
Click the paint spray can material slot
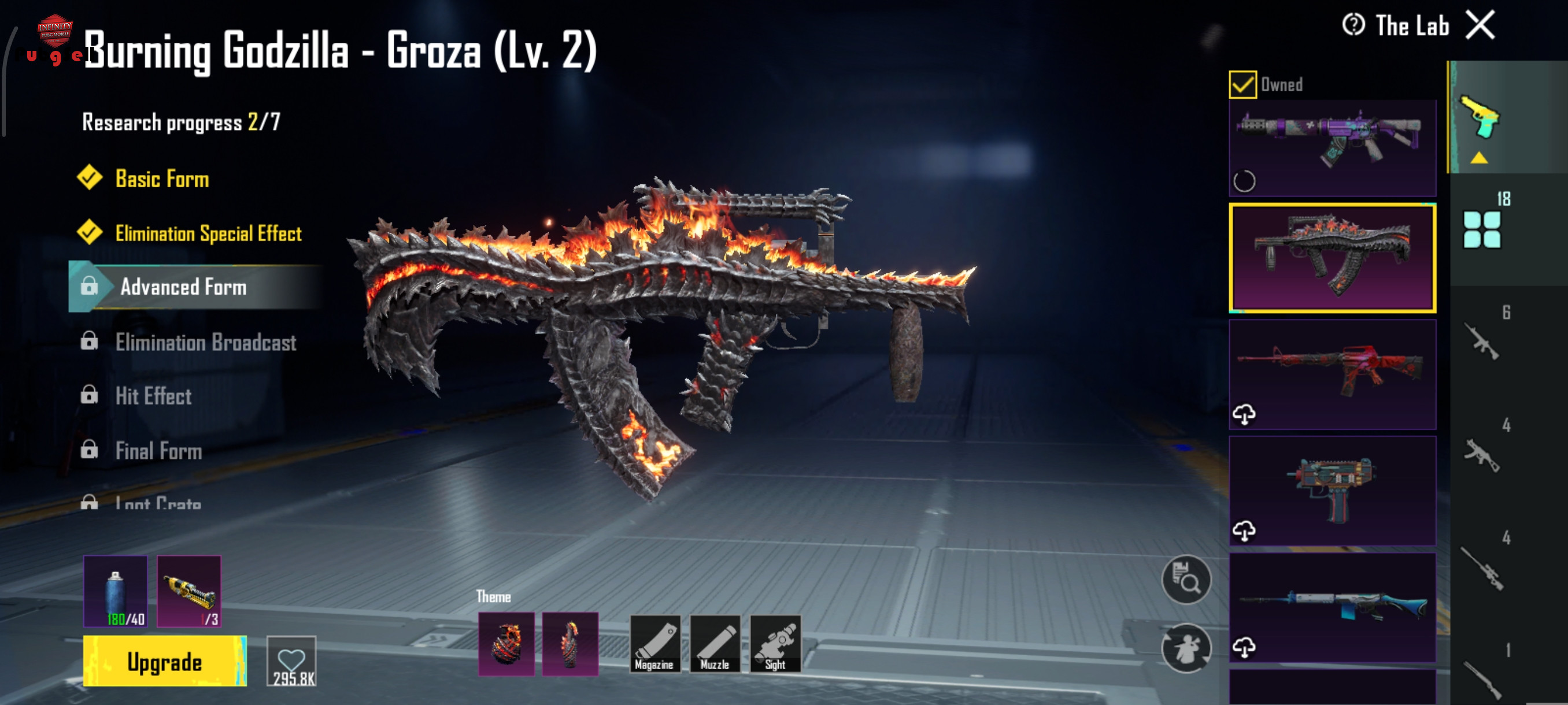[x=116, y=591]
